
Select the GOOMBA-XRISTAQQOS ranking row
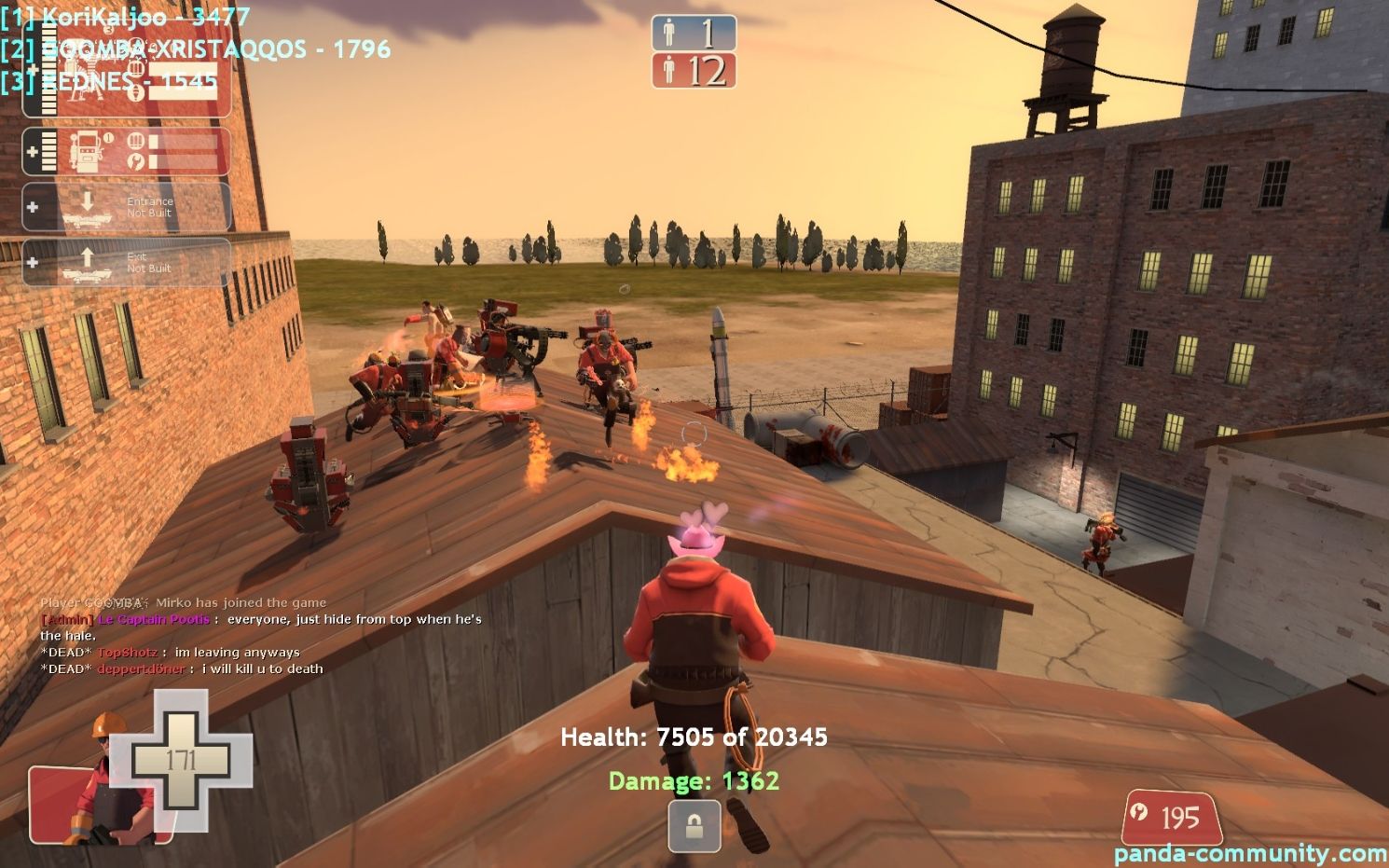tap(195, 48)
